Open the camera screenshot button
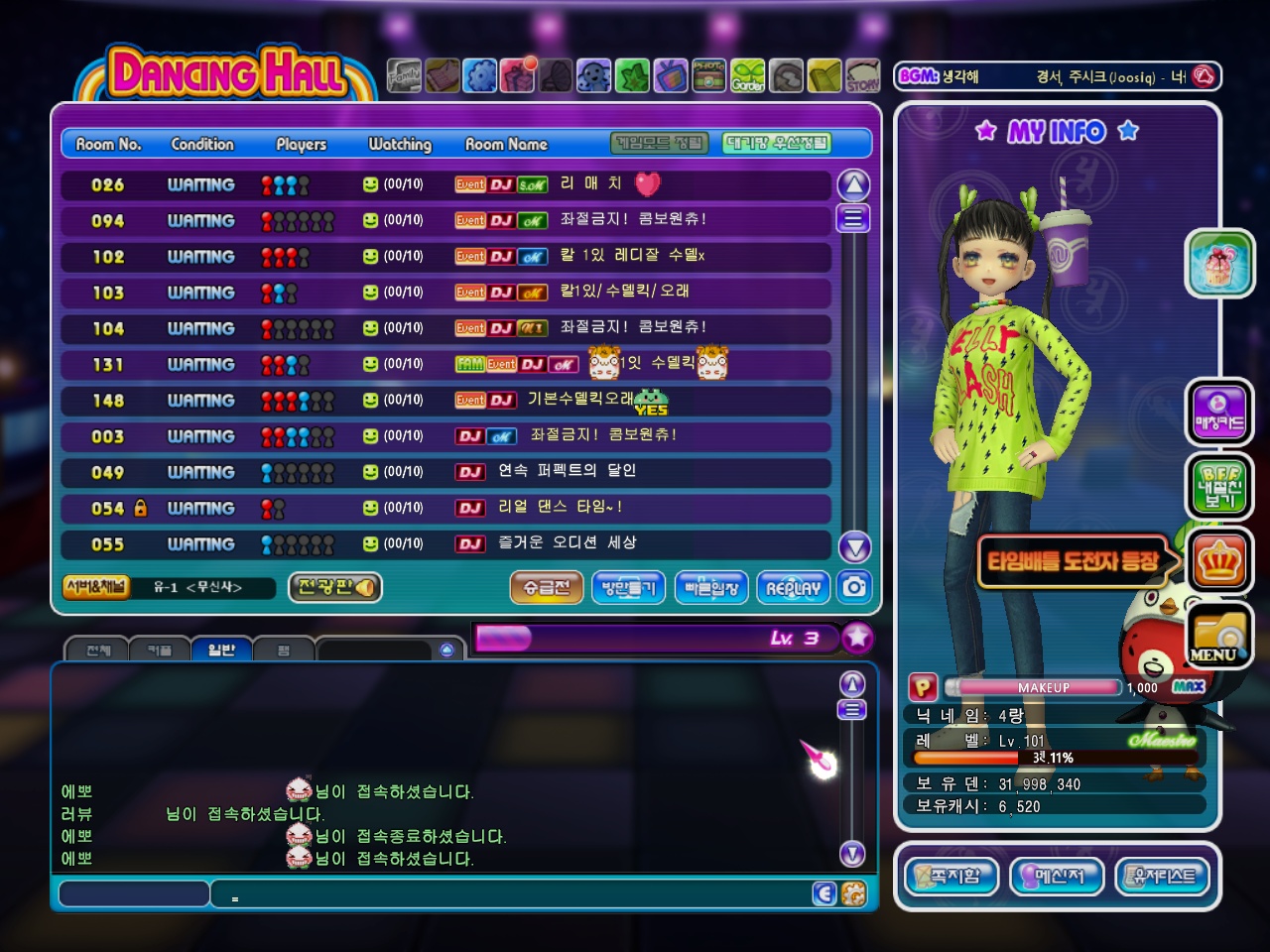This screenshot has width=1270, height=952. [x=854, y=587]
